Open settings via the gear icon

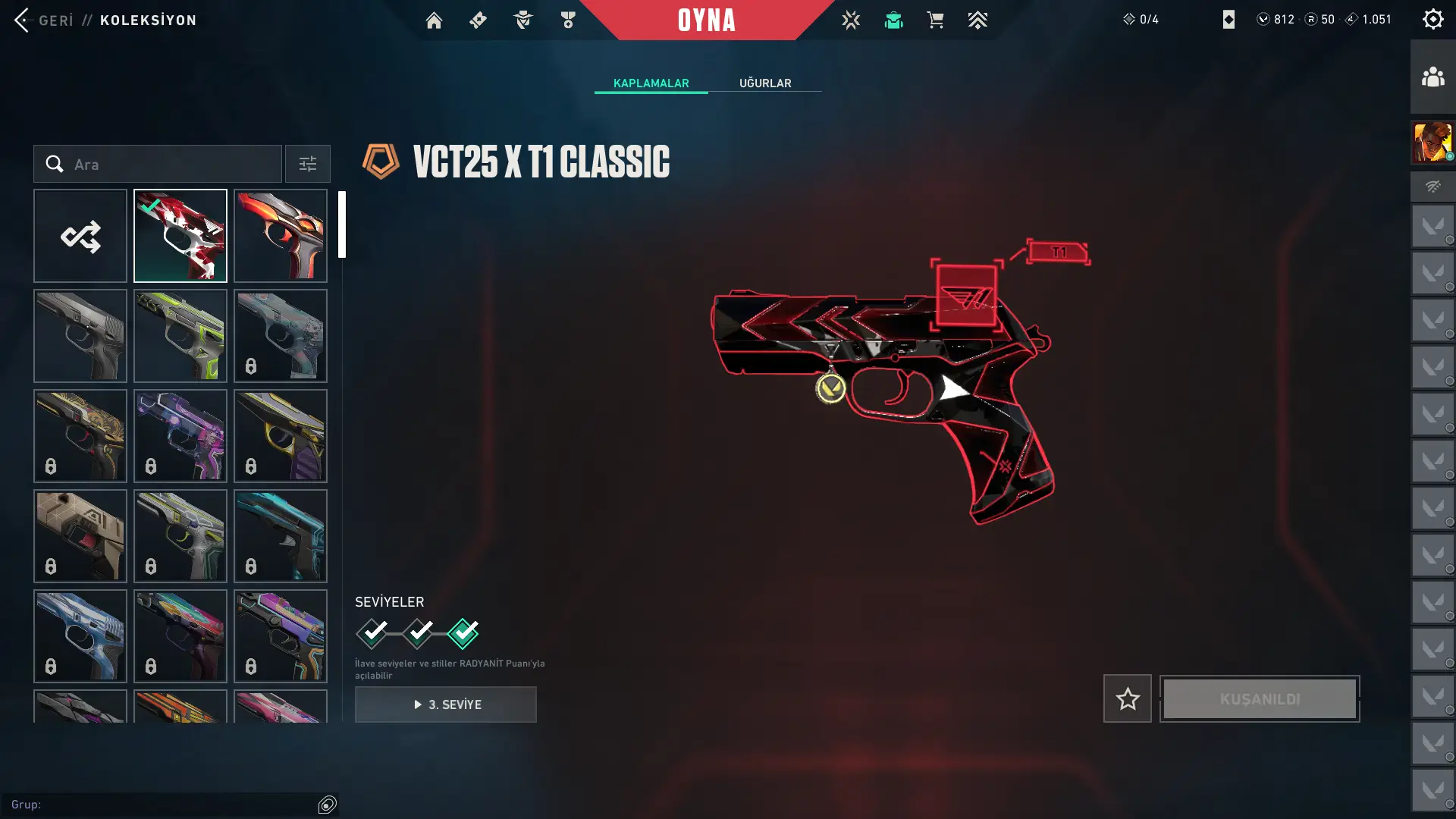(x=1432, y=19)
